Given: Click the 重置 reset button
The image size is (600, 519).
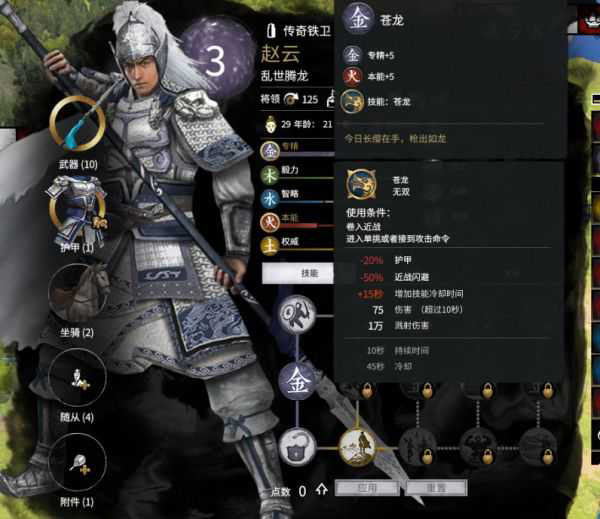Looking at the screenshot, I should (x=437, y=489).
